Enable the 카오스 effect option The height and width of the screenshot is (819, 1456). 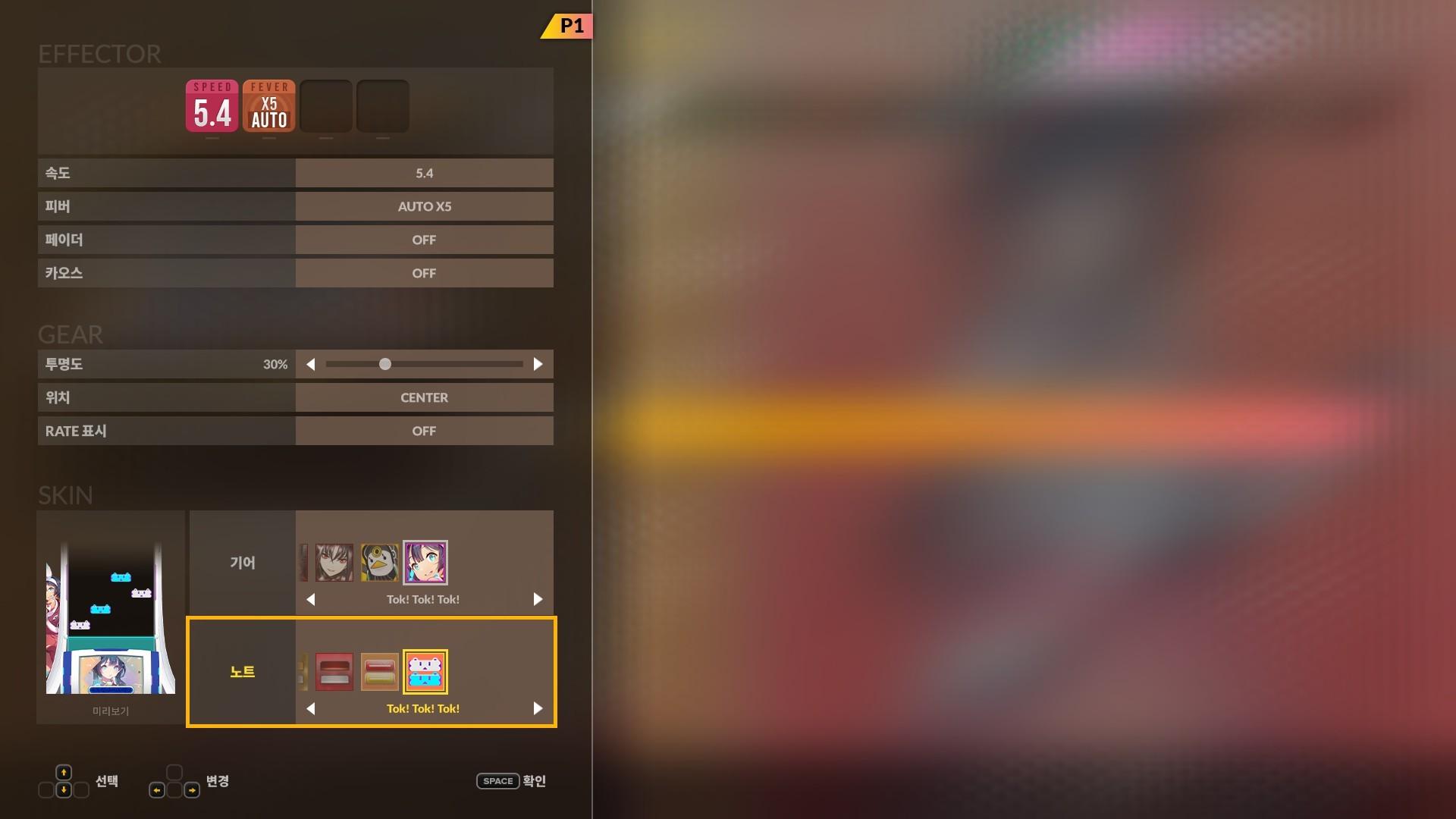424,273
